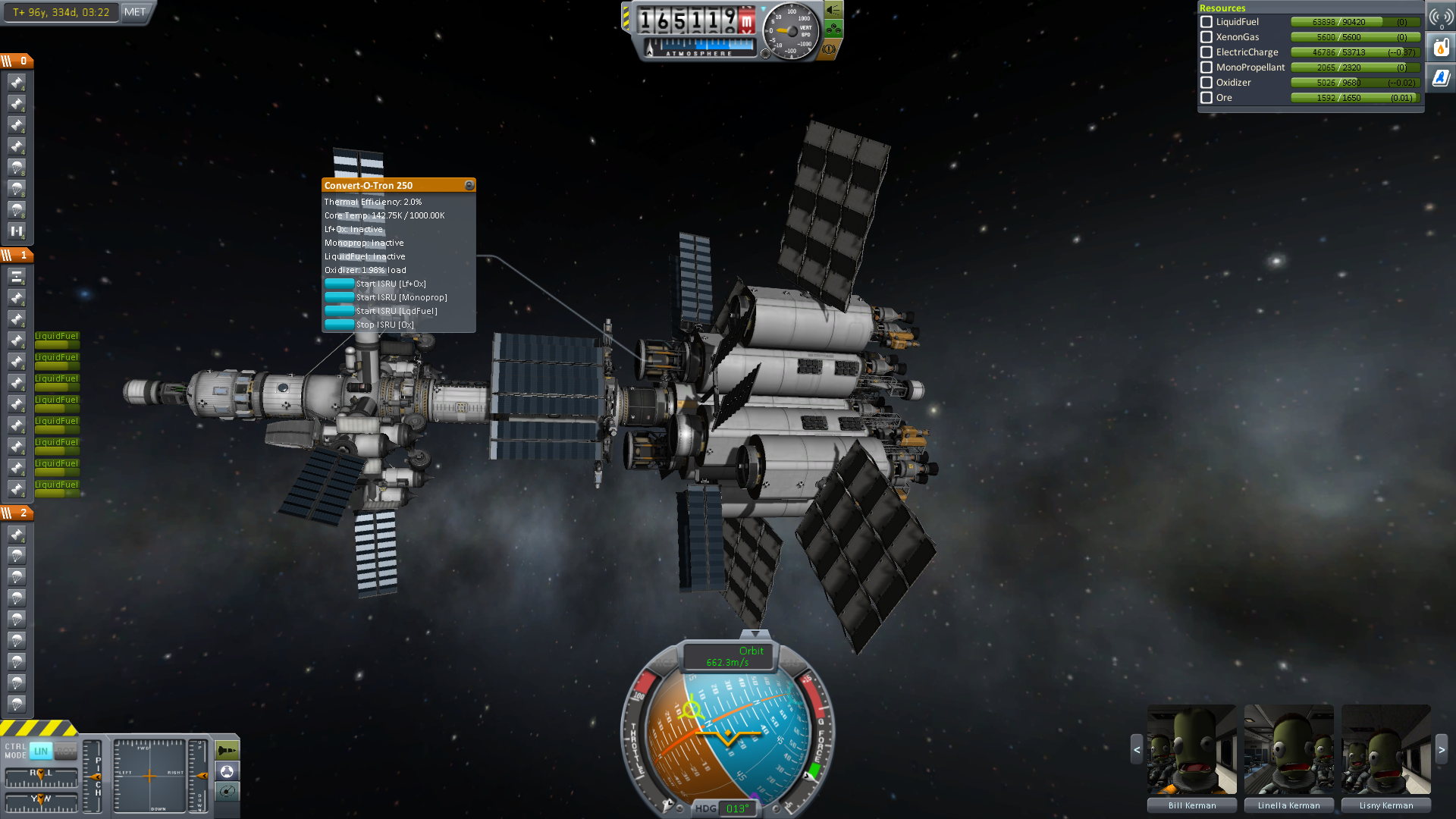Screen dimensions: 1456x819
Task: Switch time display via MET button
Action: coord(135,12)
